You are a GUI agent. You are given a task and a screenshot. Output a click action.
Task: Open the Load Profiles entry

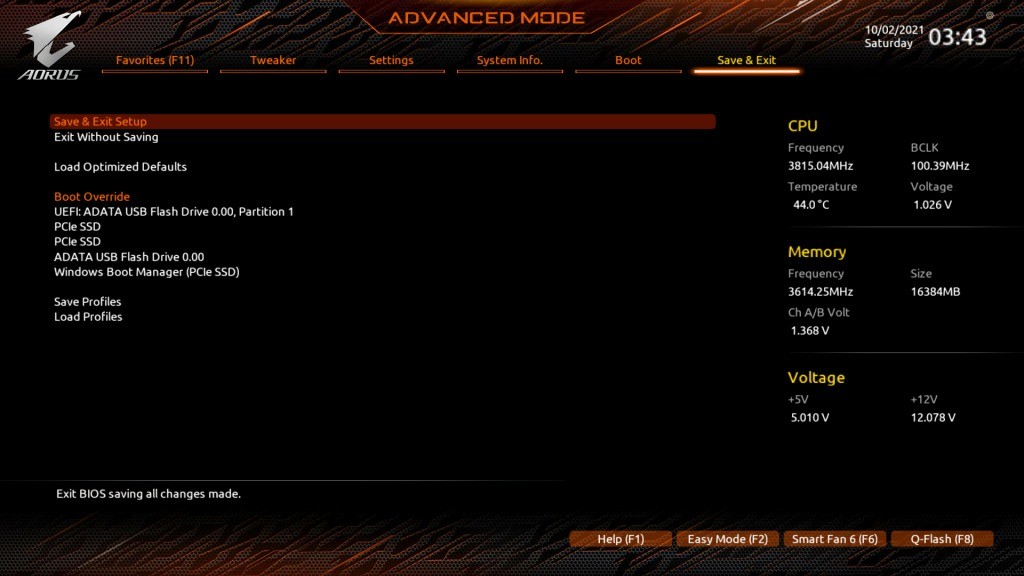pos(88,317)
